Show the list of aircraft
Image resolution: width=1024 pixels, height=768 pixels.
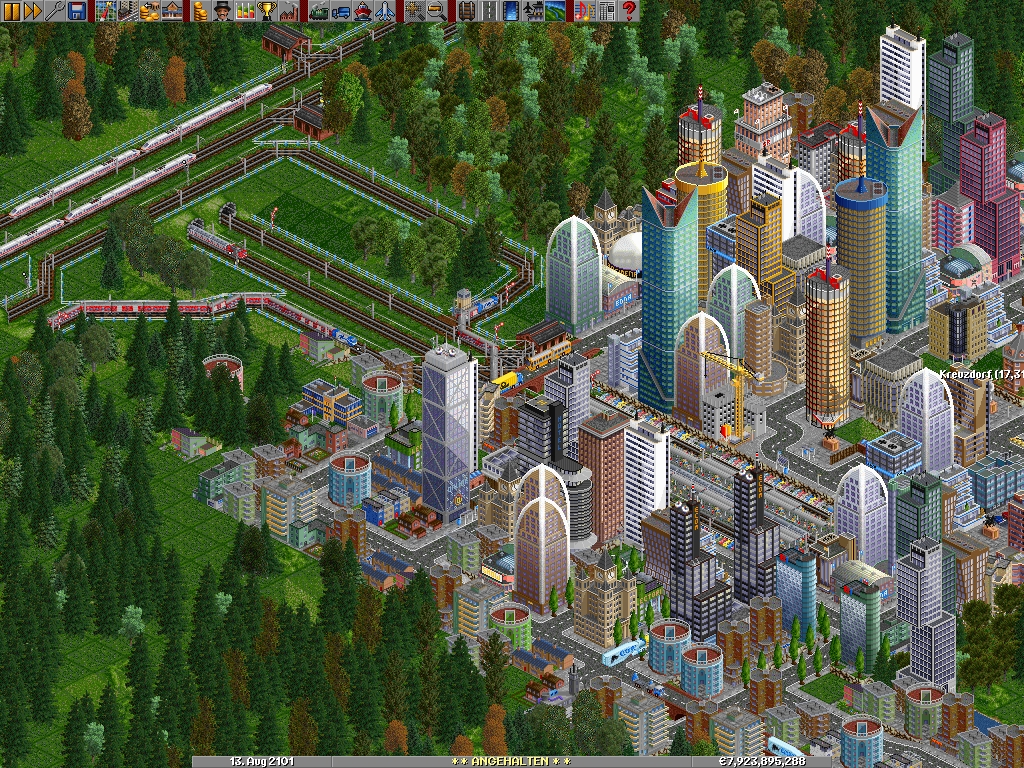tap(384, 11)
